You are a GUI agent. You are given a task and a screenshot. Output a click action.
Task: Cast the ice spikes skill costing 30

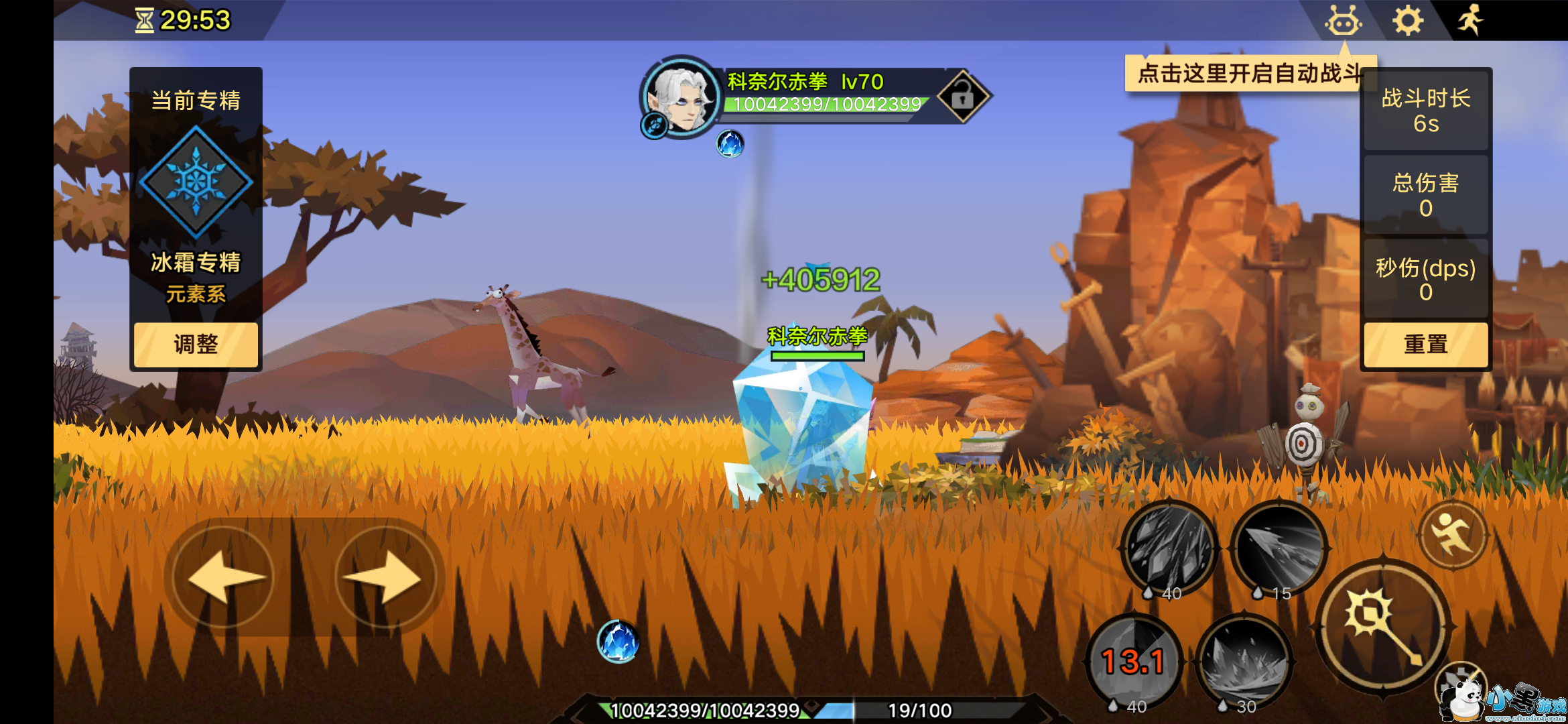(1244, 662)
